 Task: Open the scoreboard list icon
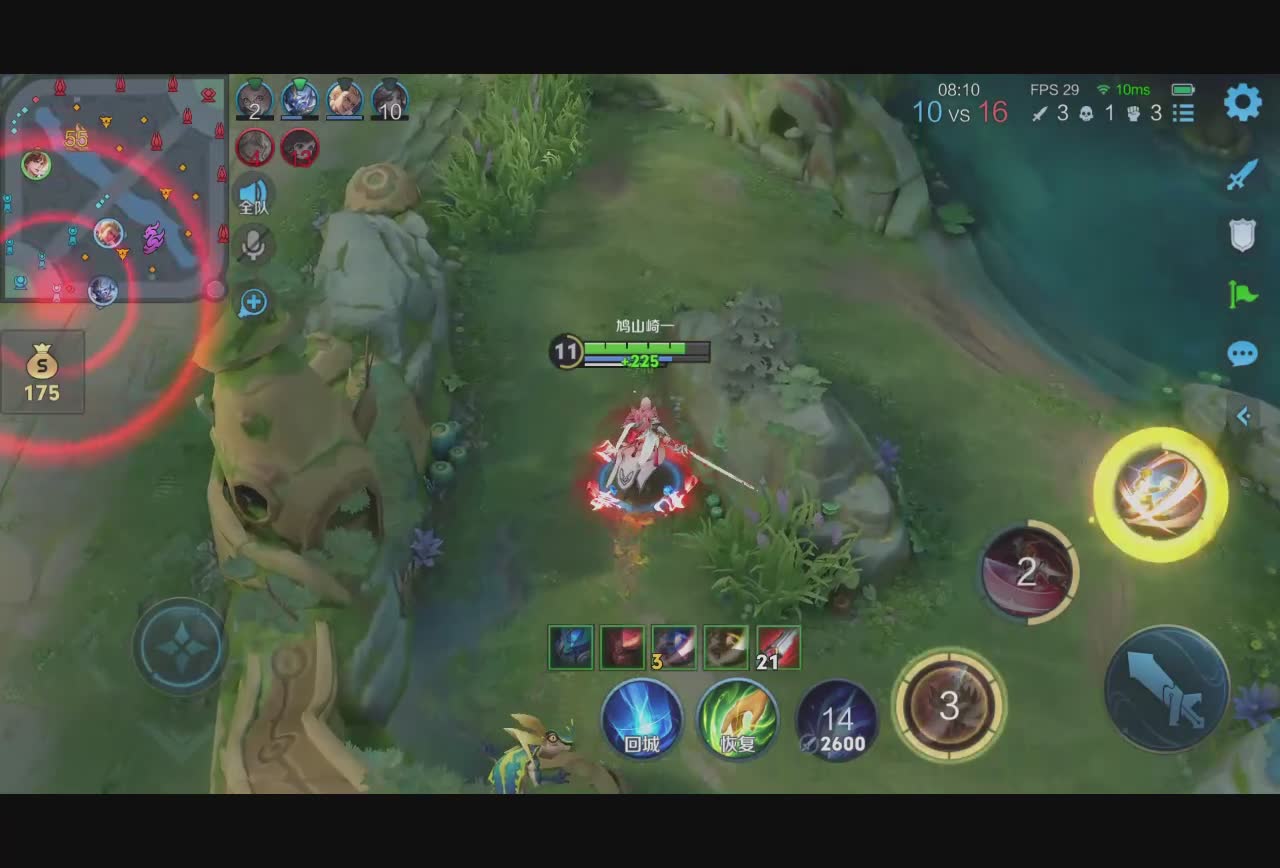[1184, 113]
